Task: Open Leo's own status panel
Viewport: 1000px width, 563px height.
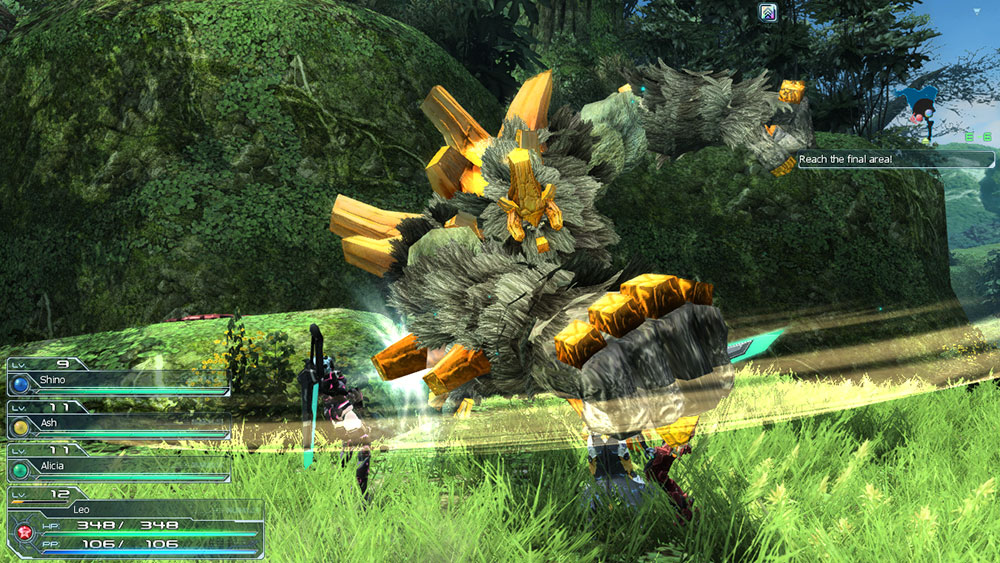Action: click(135, 522)
